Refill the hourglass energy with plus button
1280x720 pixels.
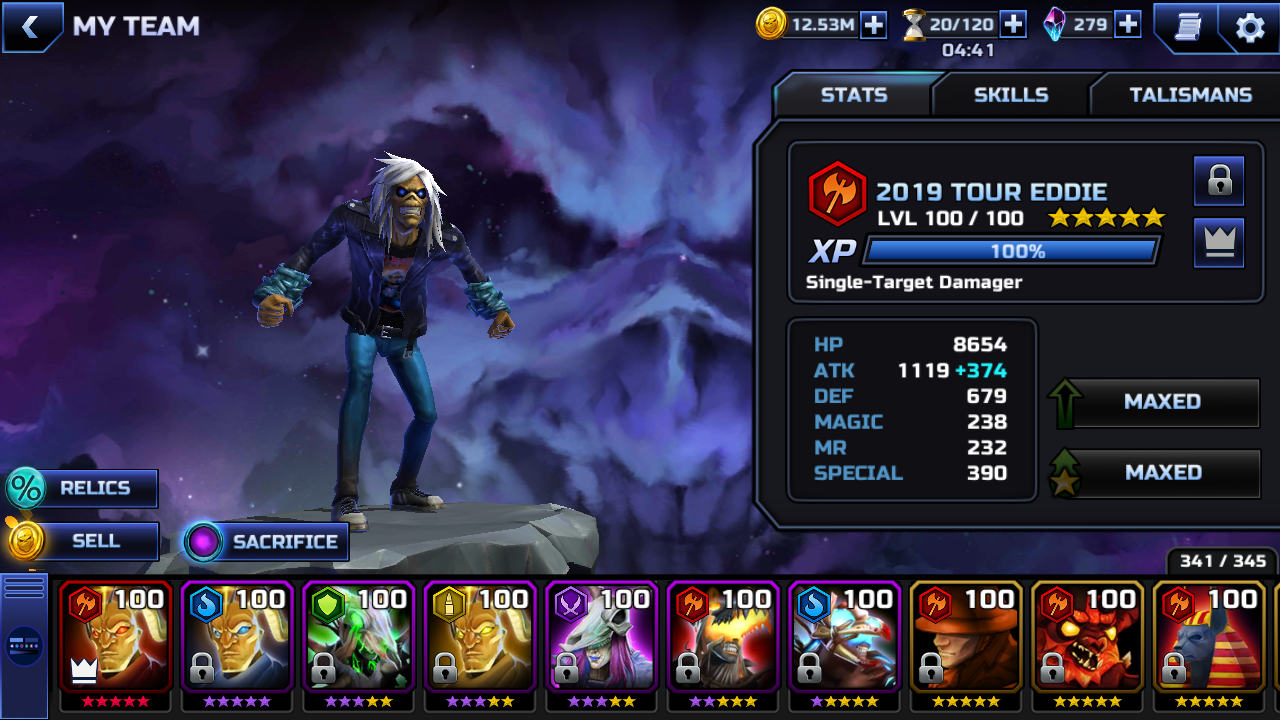(1013, 25)
